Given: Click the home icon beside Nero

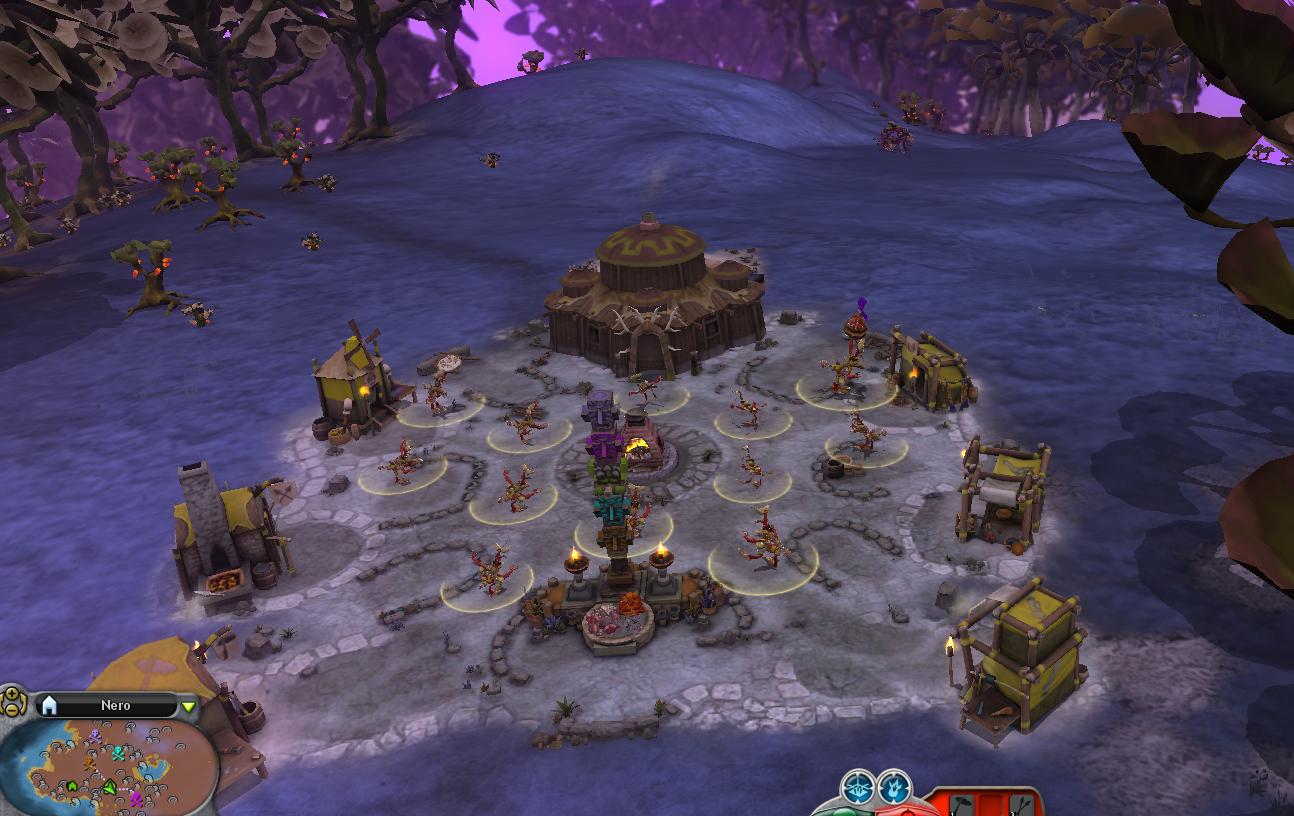Looking at the screenshot, I should click(x=49, y=706).
